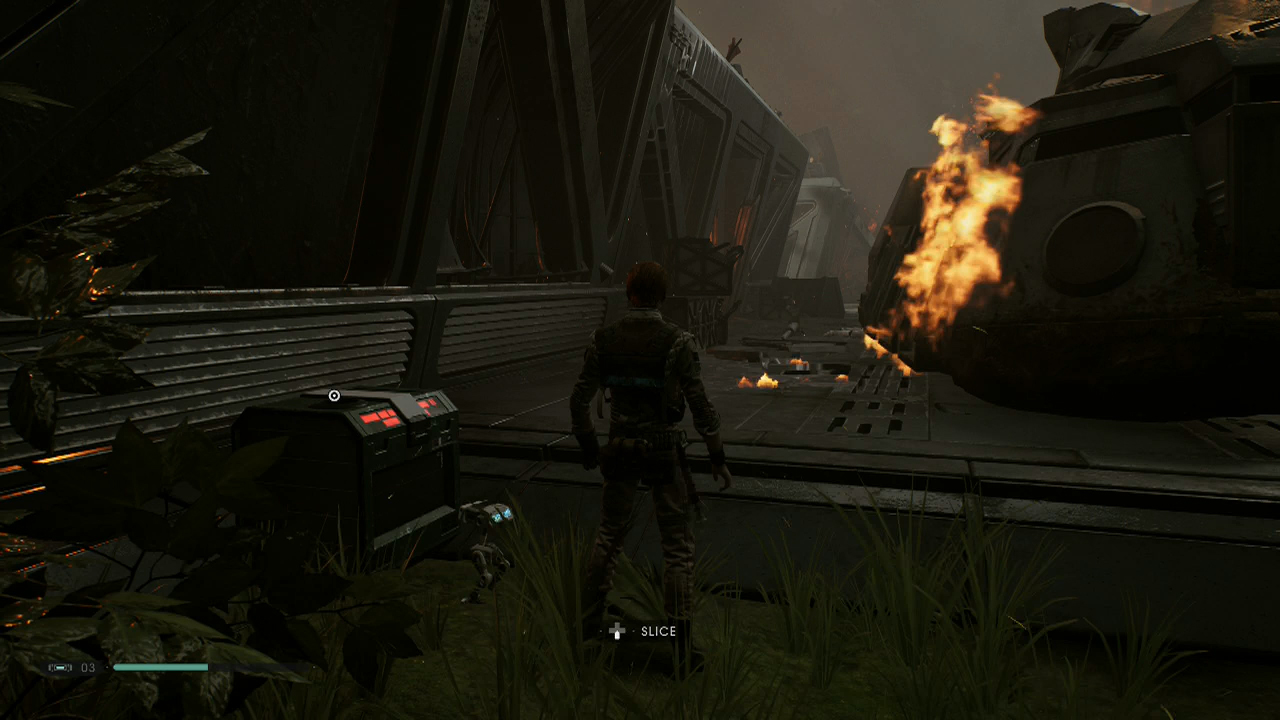Click the circular interaction marker on the crate
Viewport: 1280px width, 720px height.
(334, 396)
